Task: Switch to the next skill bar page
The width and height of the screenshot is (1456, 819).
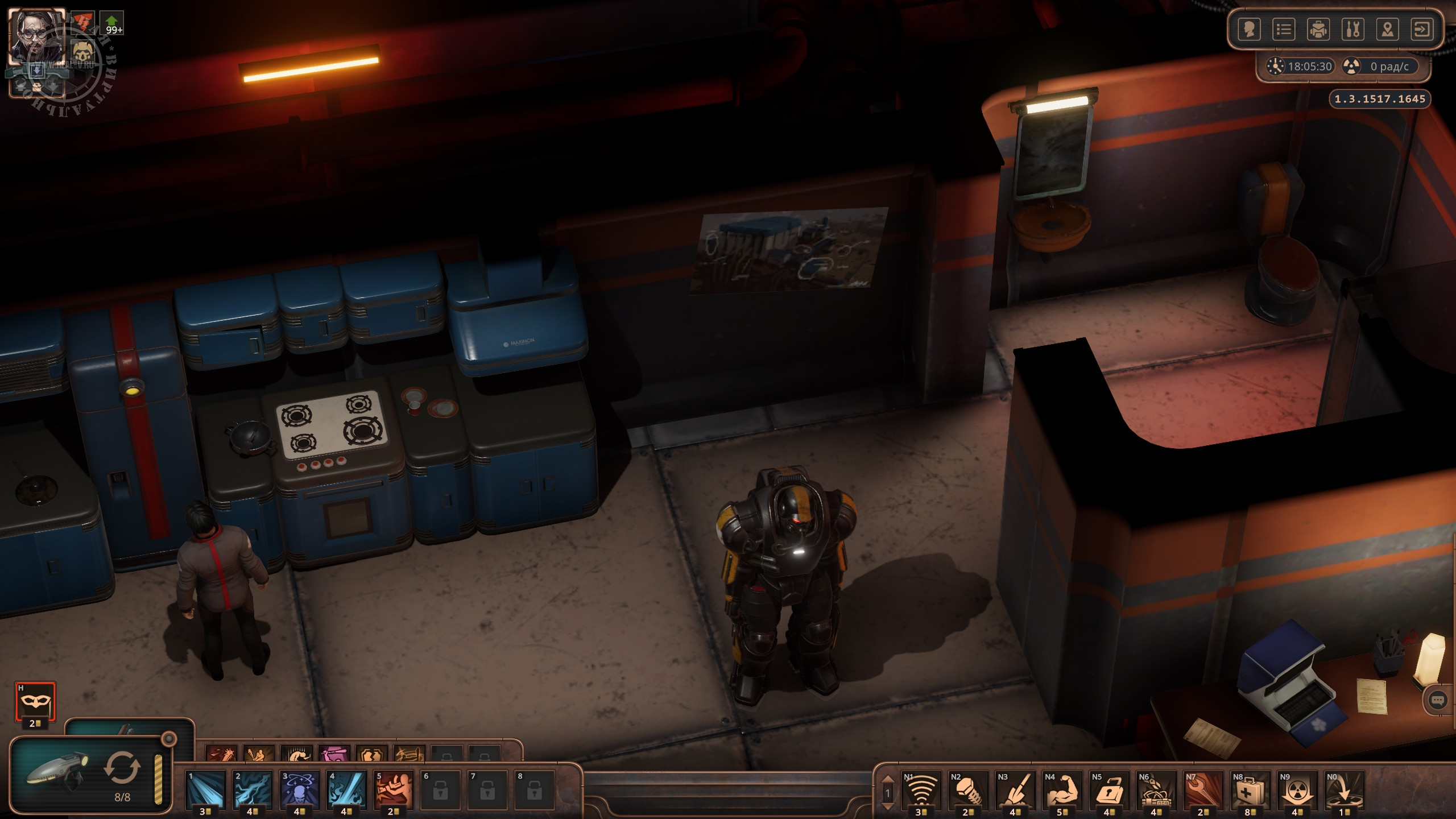Action: tap(888, 805)
